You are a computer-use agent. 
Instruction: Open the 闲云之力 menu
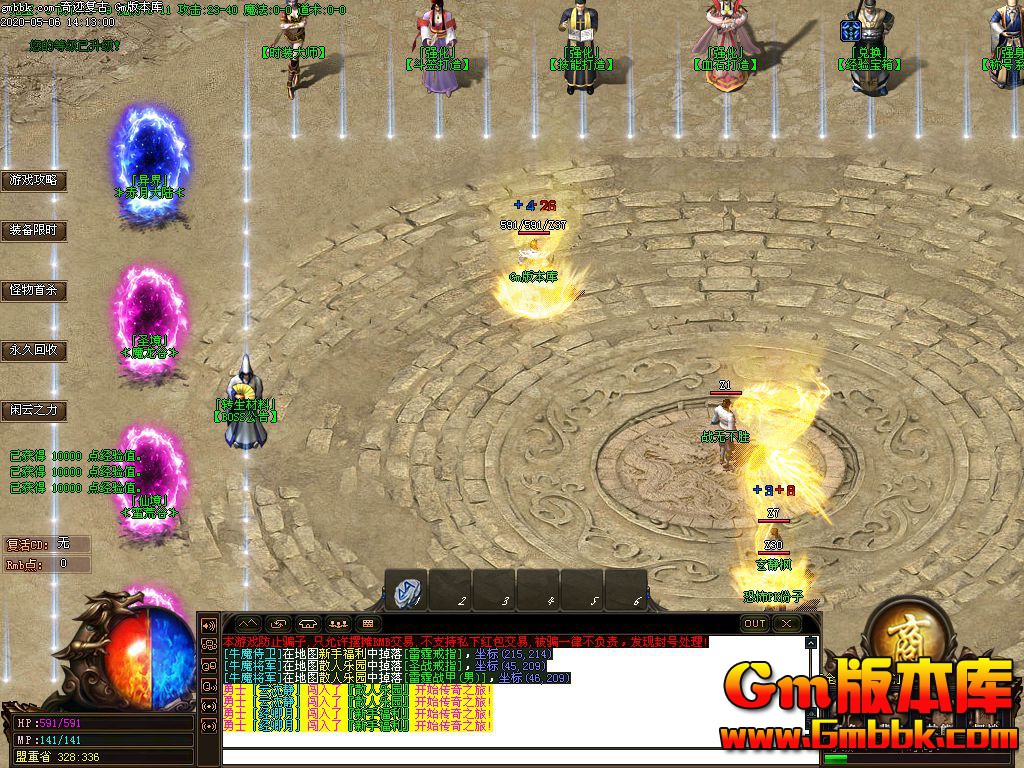point(34,409)
